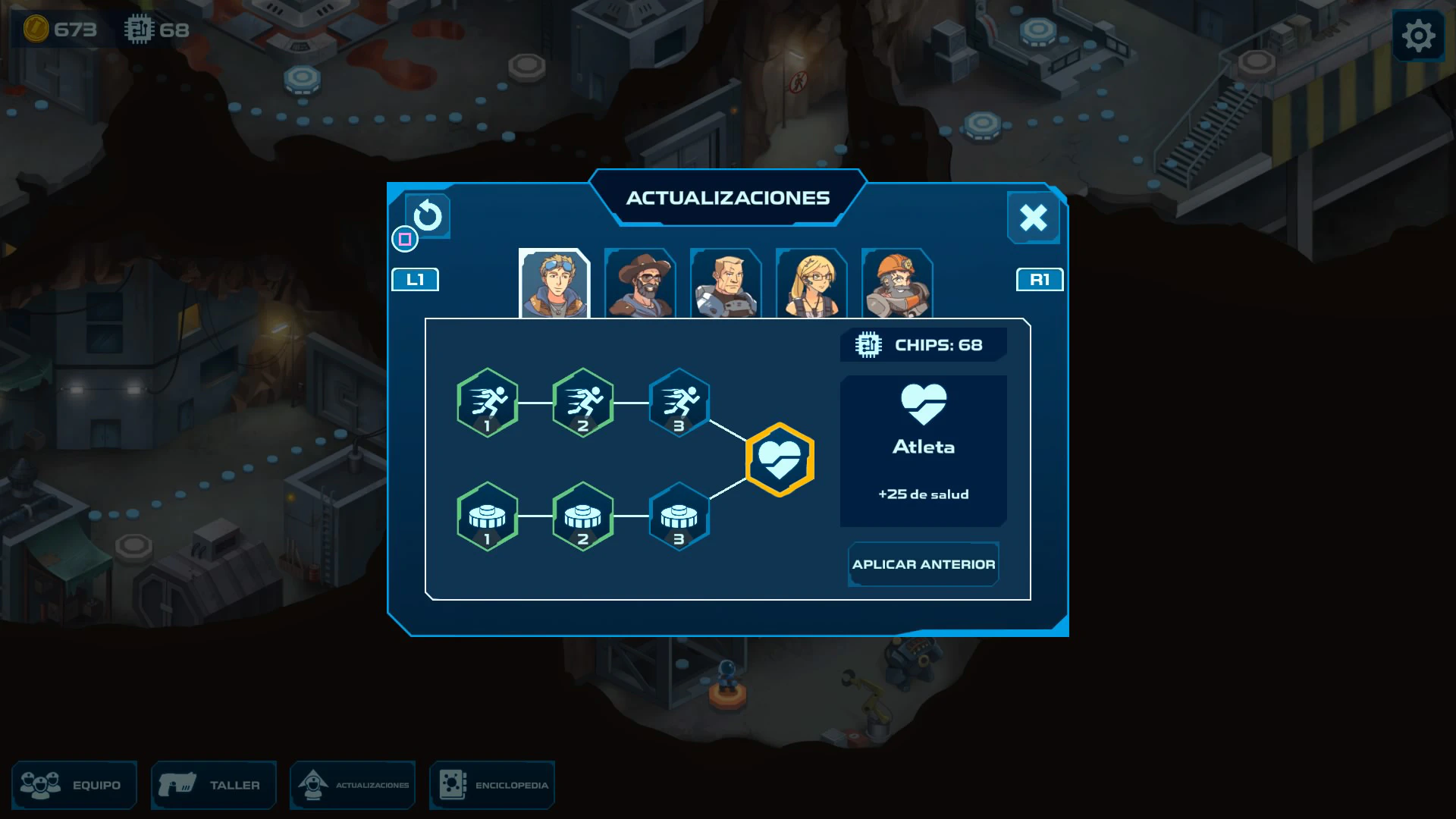Viewport: 1456px width, 819px height.
Task: Open the Actualizaciones bottom menu button
Action: click(353, 785)
